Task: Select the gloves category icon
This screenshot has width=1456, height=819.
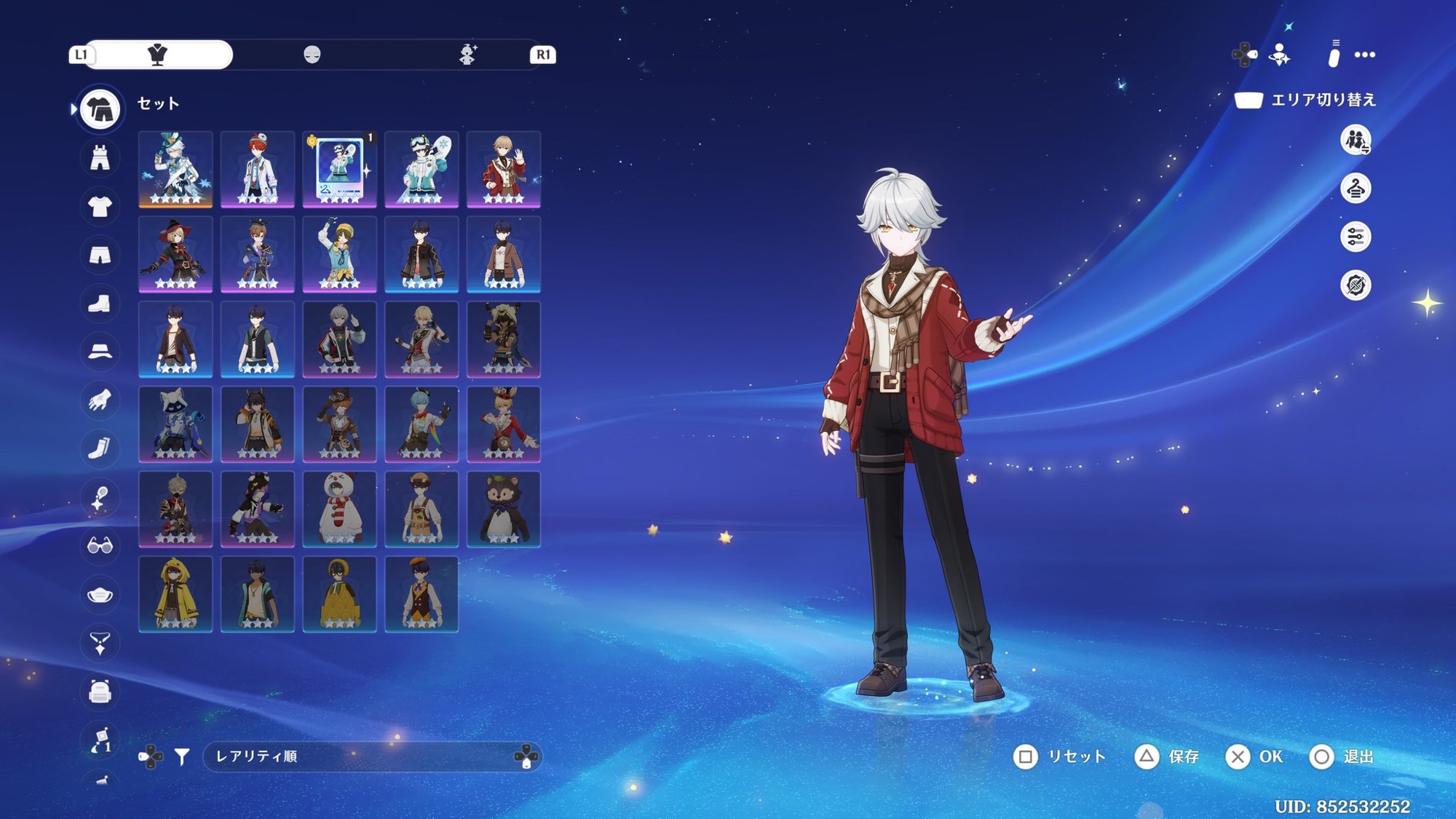Action: tap(100, 400)
